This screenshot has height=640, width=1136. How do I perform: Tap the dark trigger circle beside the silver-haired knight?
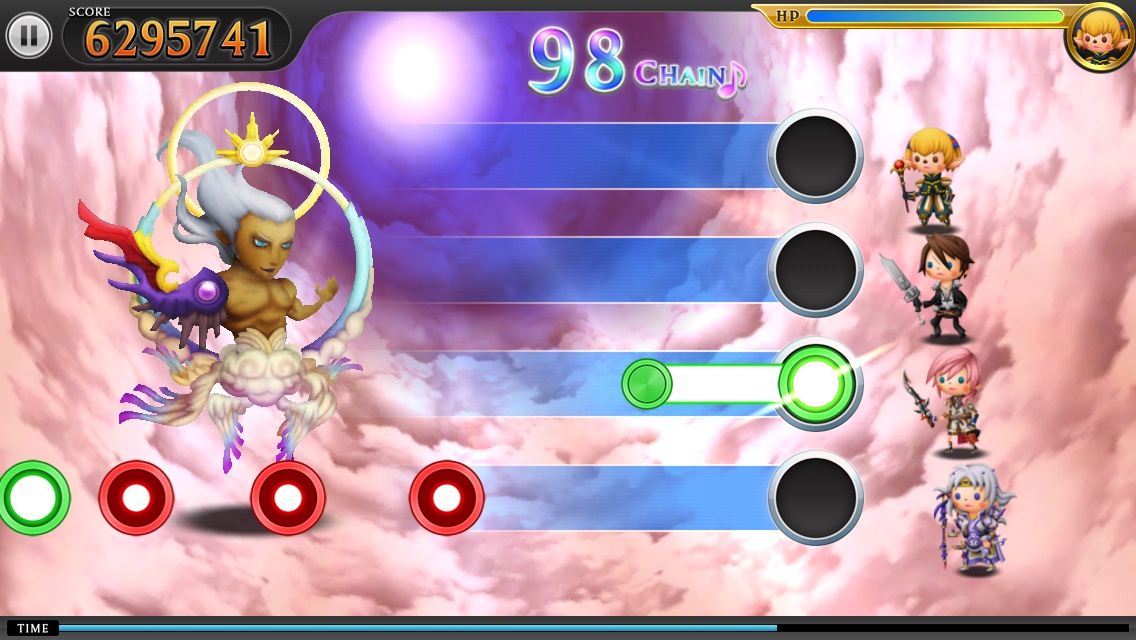(x=816, y=497)
